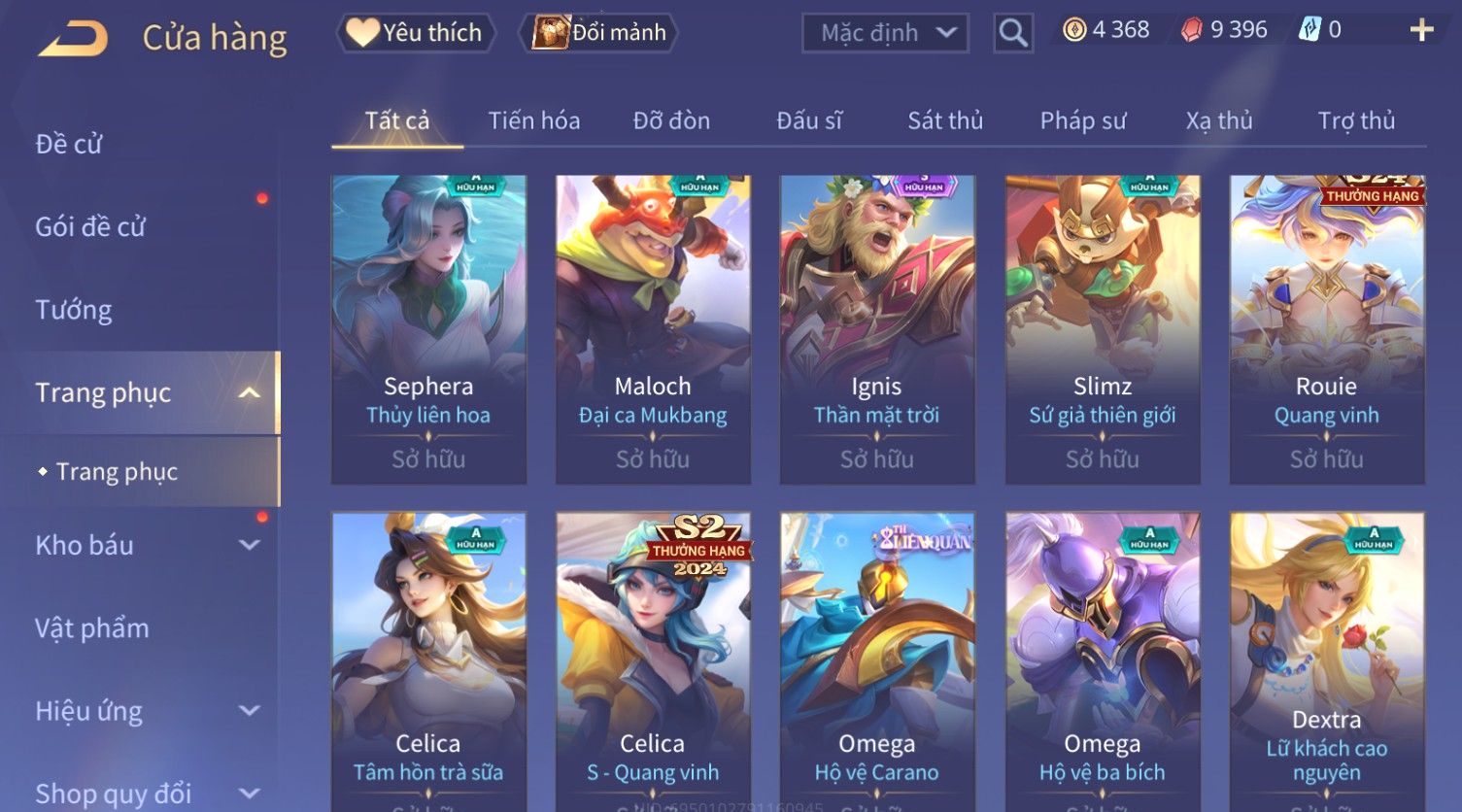Switch to the Tiến hóa tab
This screenshot has height=812, width=1462.
[533, 120]
